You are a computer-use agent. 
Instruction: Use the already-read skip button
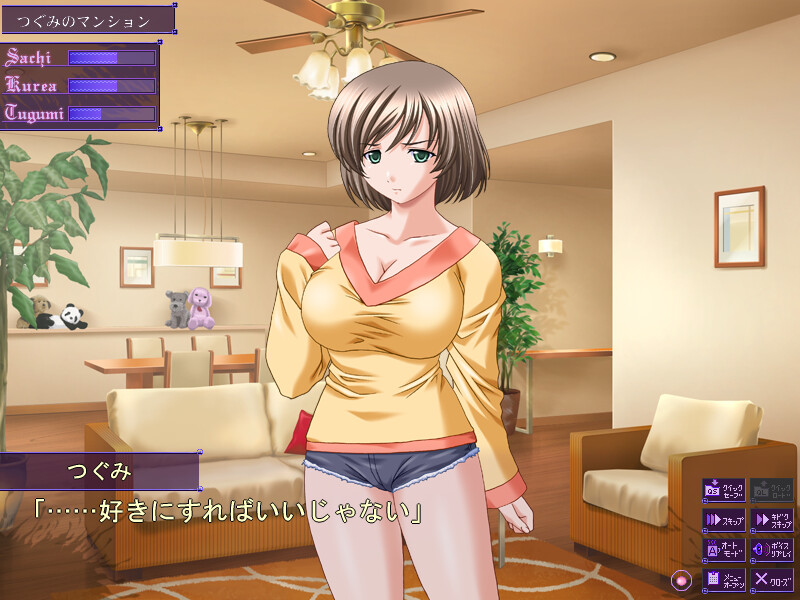[x=772, y=520]
